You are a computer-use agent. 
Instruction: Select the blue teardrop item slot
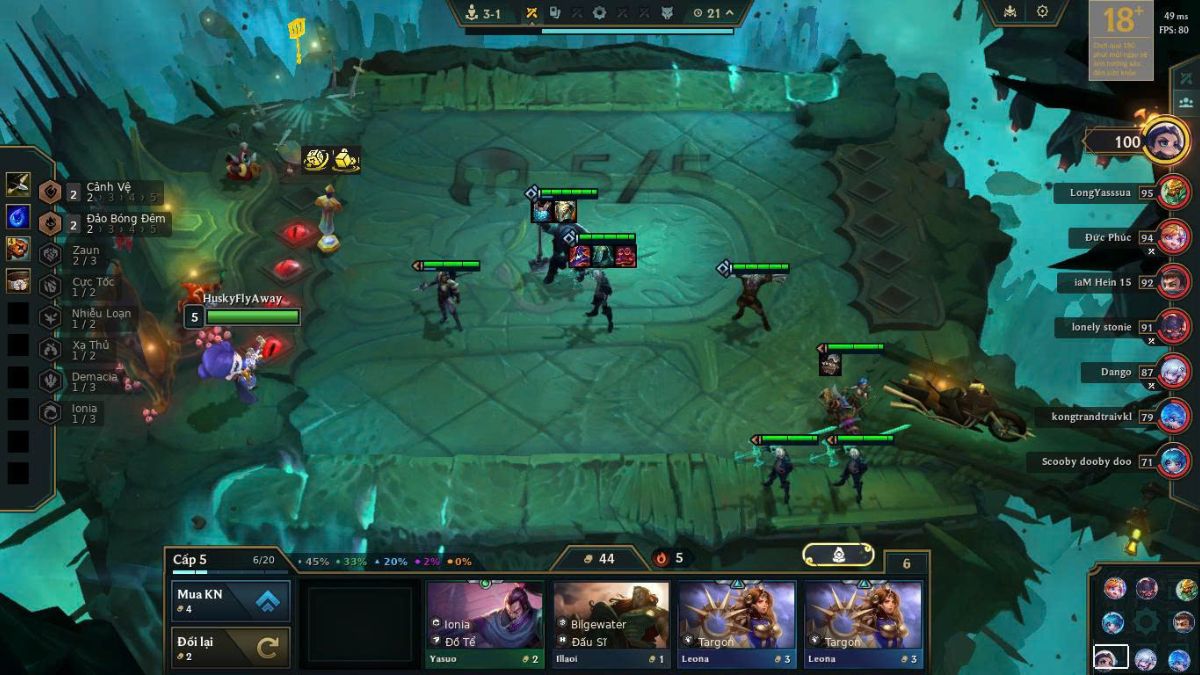(18, 216)
